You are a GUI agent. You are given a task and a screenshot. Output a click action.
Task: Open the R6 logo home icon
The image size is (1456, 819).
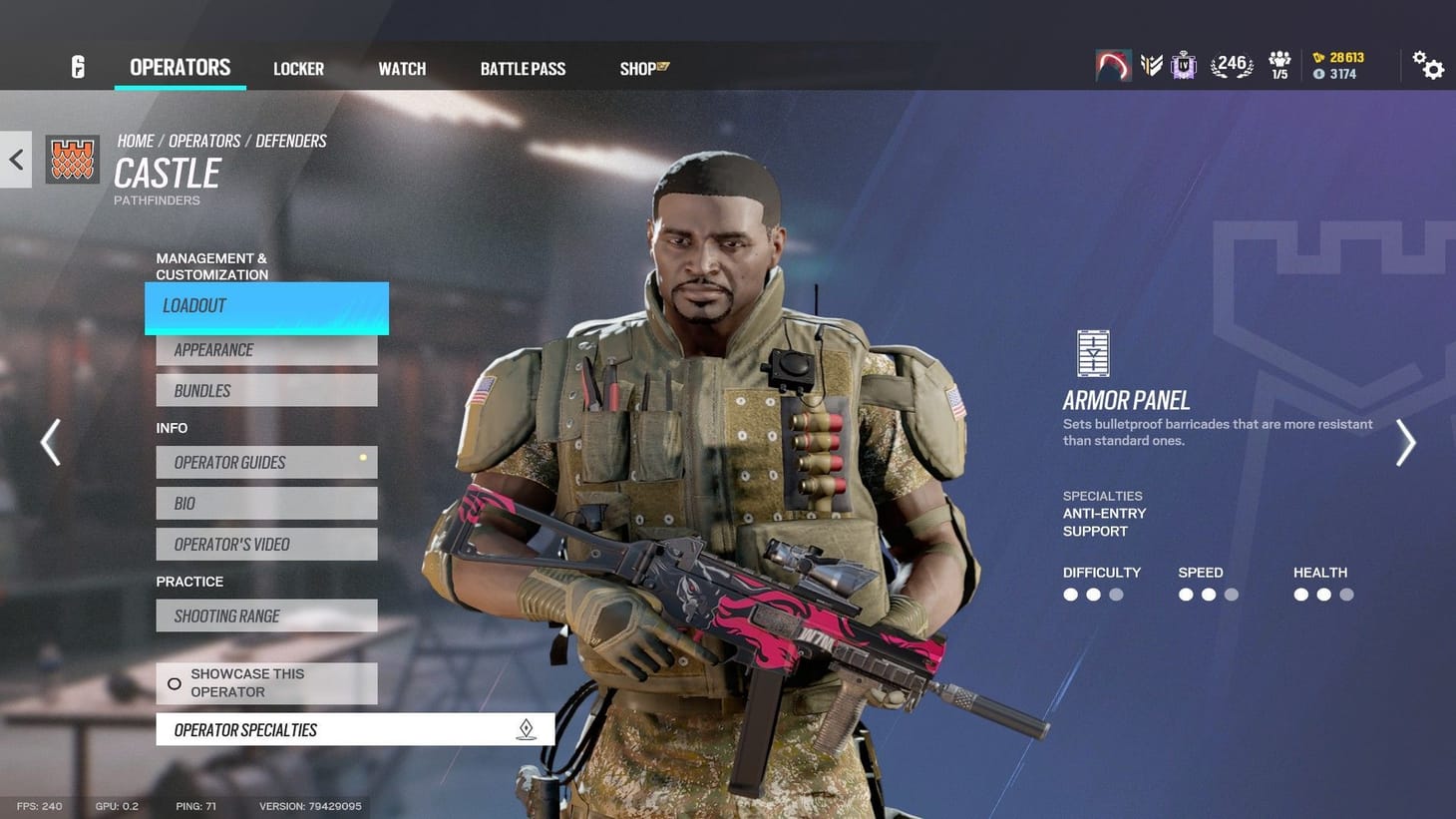coord(77,66)
